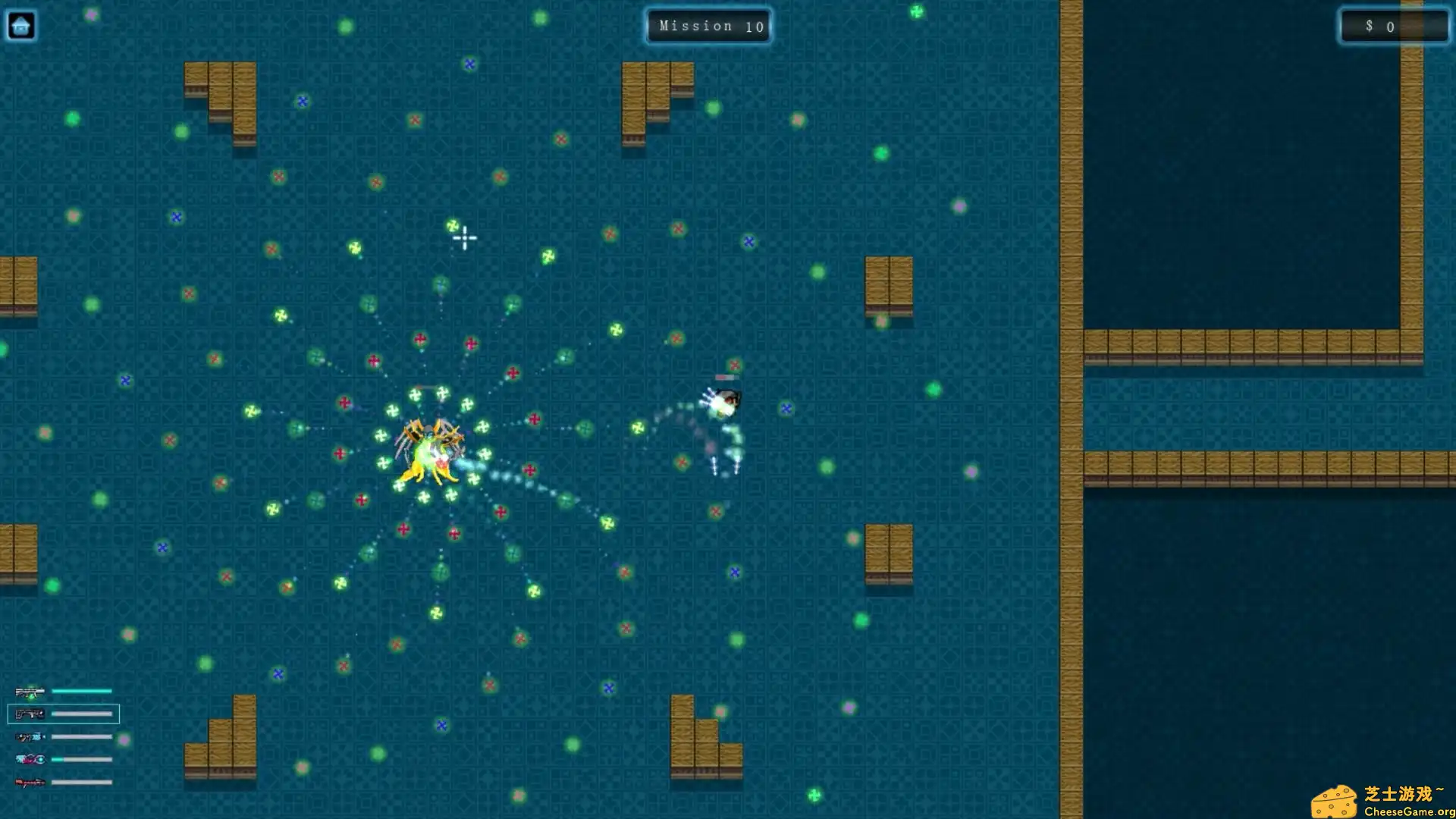This screenshot has width=1456, height=819.
Task: Select the third weapon slot with blue pistol
Action: pyautogui.click(x=29, y=736)
